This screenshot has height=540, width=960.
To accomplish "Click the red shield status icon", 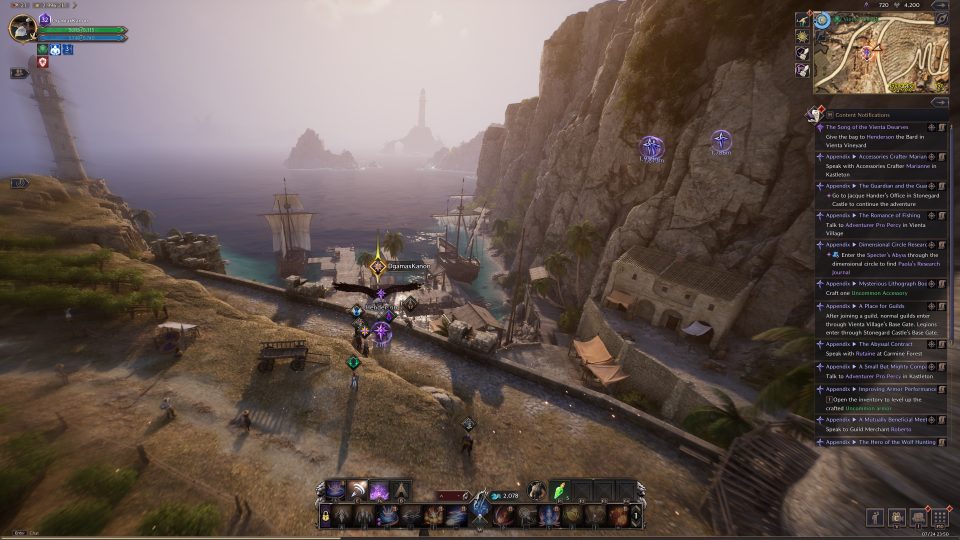I will [x=42, y=62].
